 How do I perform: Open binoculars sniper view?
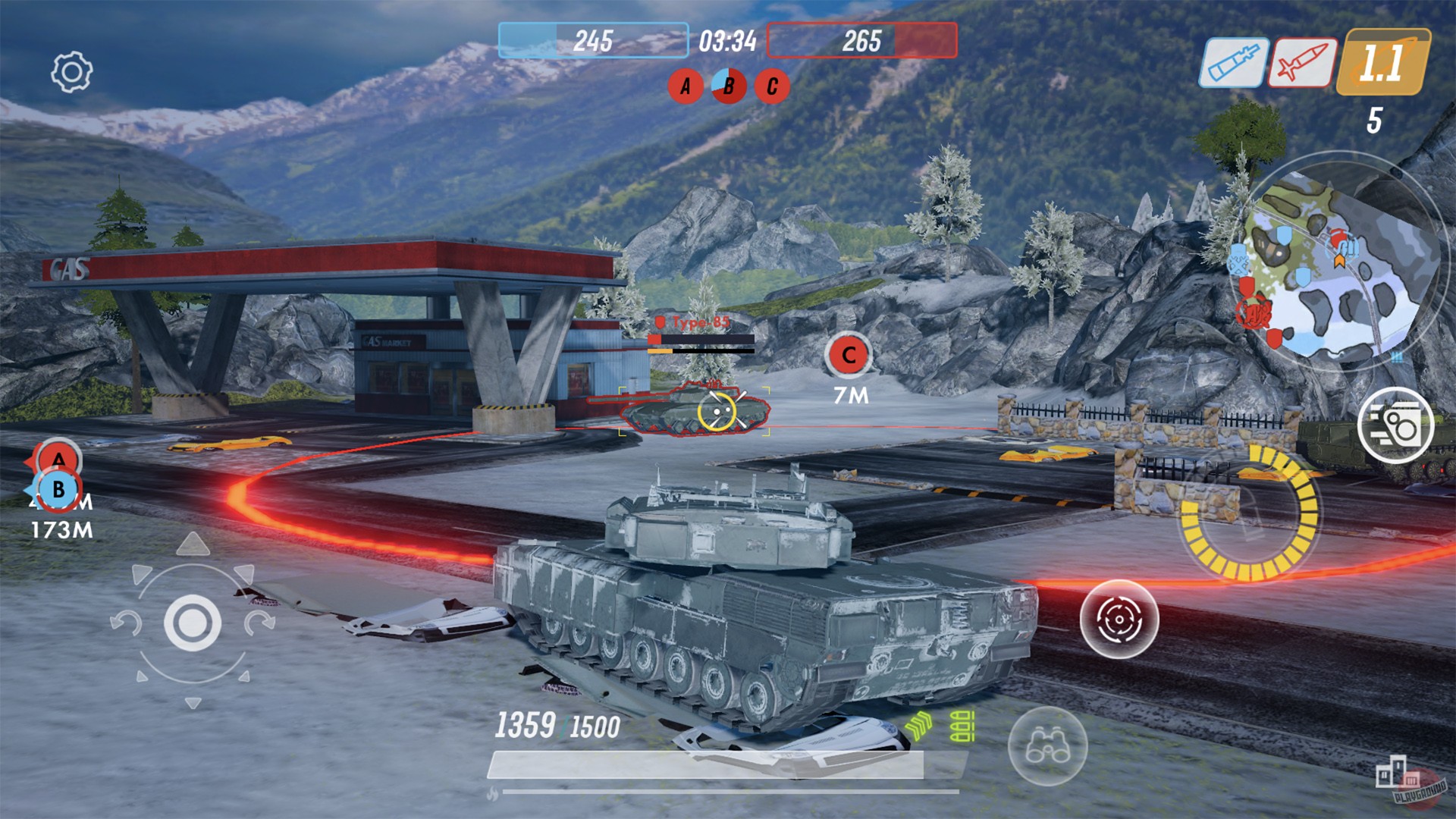[x=1046, y=747]
